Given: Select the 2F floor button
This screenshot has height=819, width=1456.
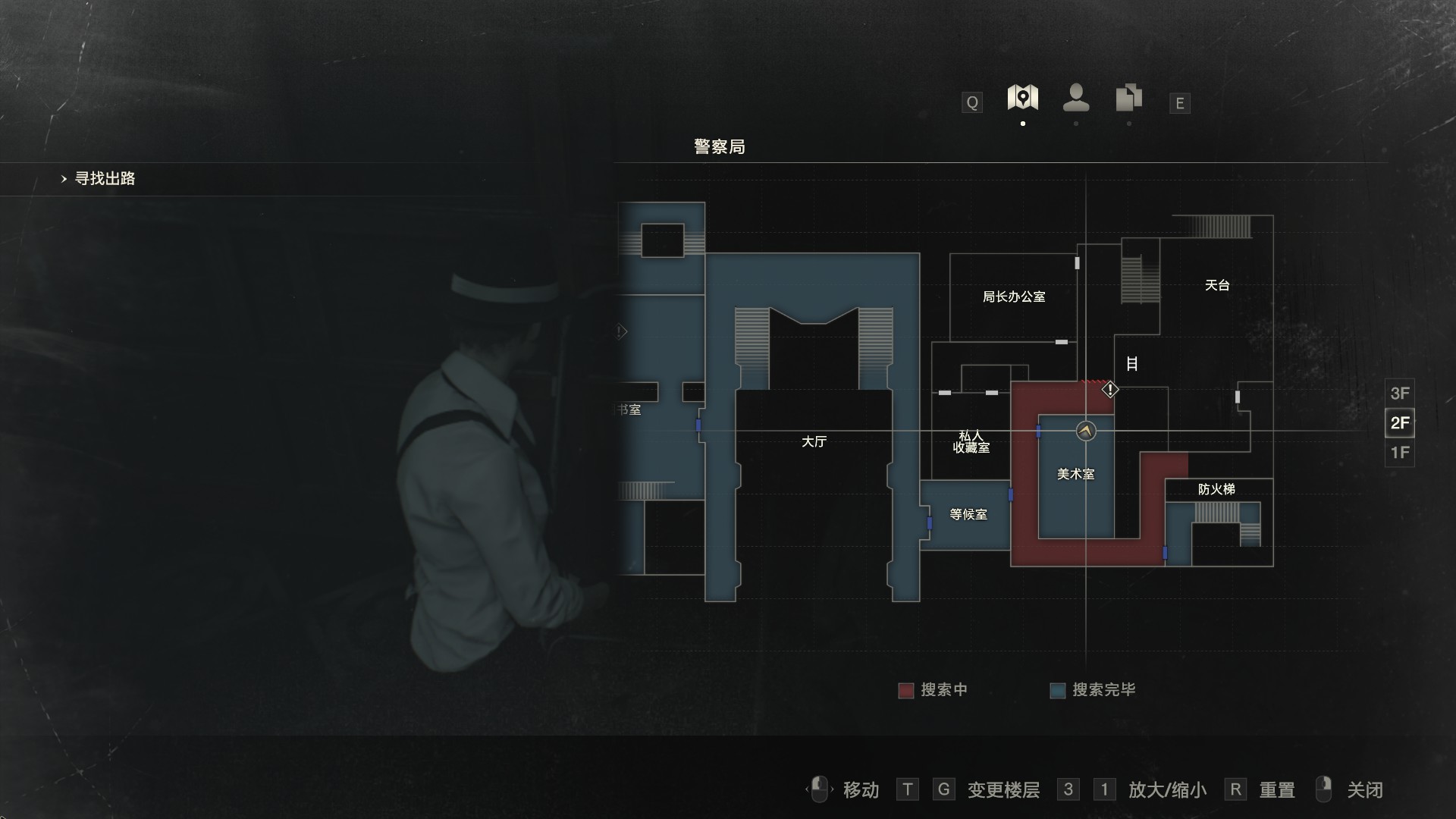Looking at the screenshot, I should click(x=1399, y=423).
